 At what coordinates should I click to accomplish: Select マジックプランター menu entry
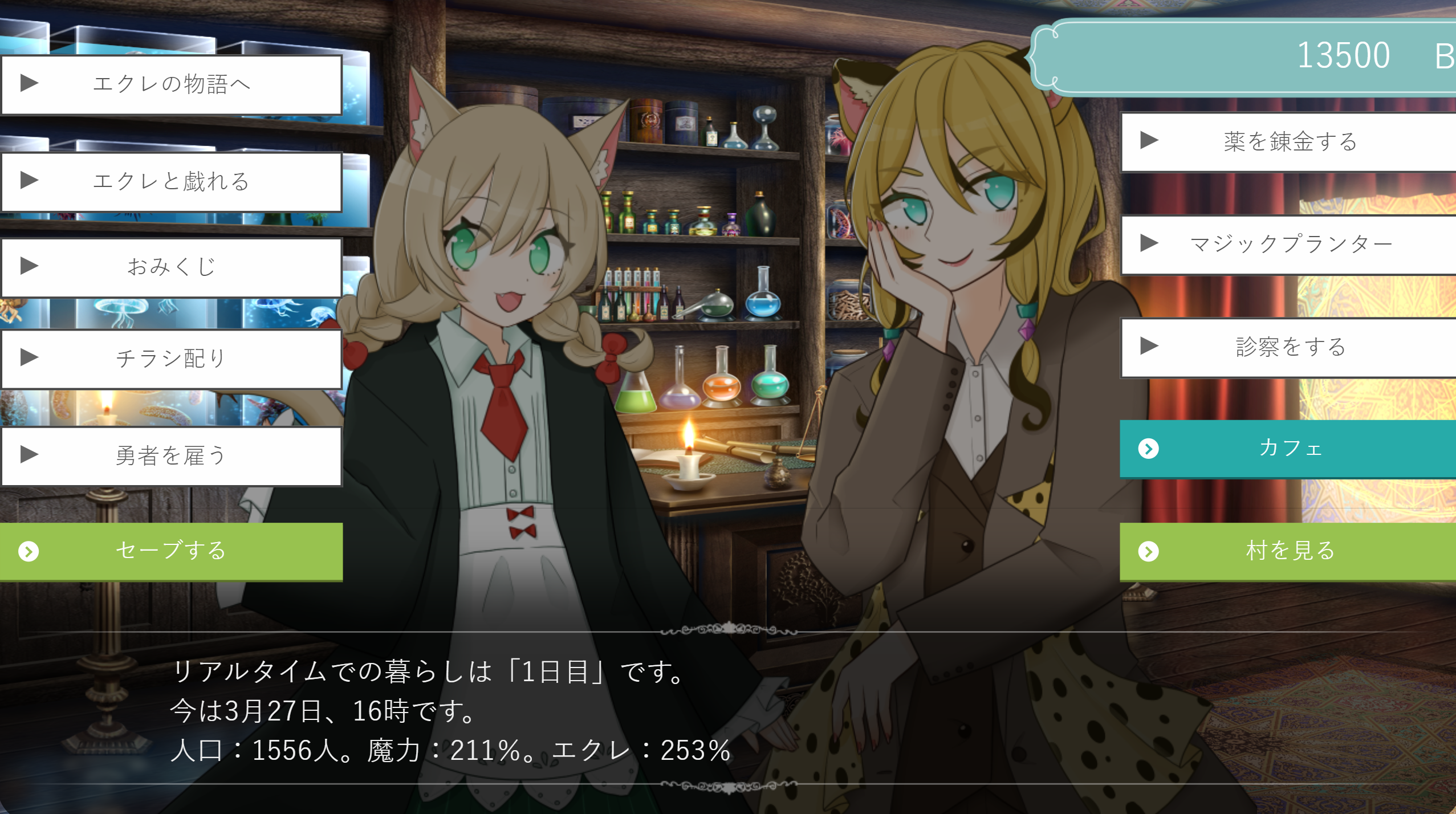tap(1288, 245)
